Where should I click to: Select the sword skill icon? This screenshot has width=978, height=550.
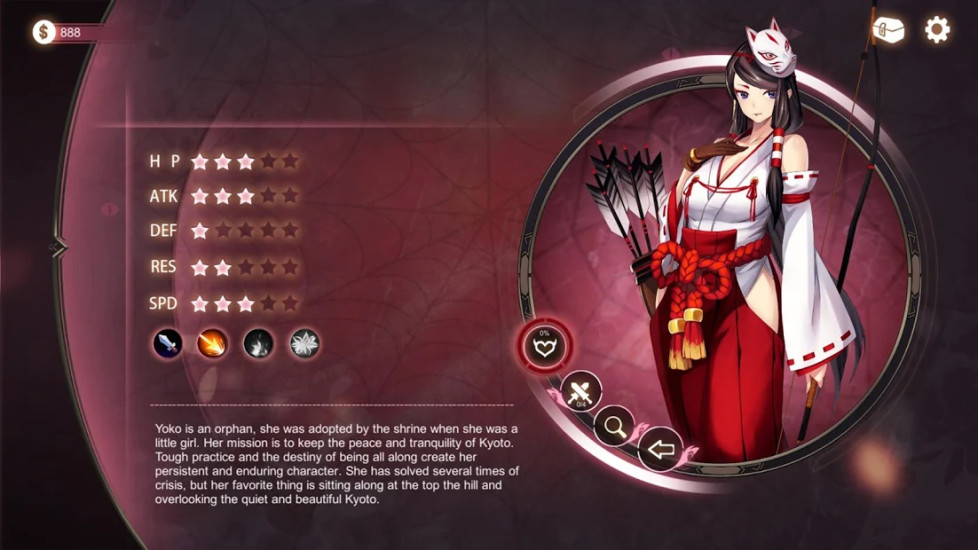(x=167, y=344)
